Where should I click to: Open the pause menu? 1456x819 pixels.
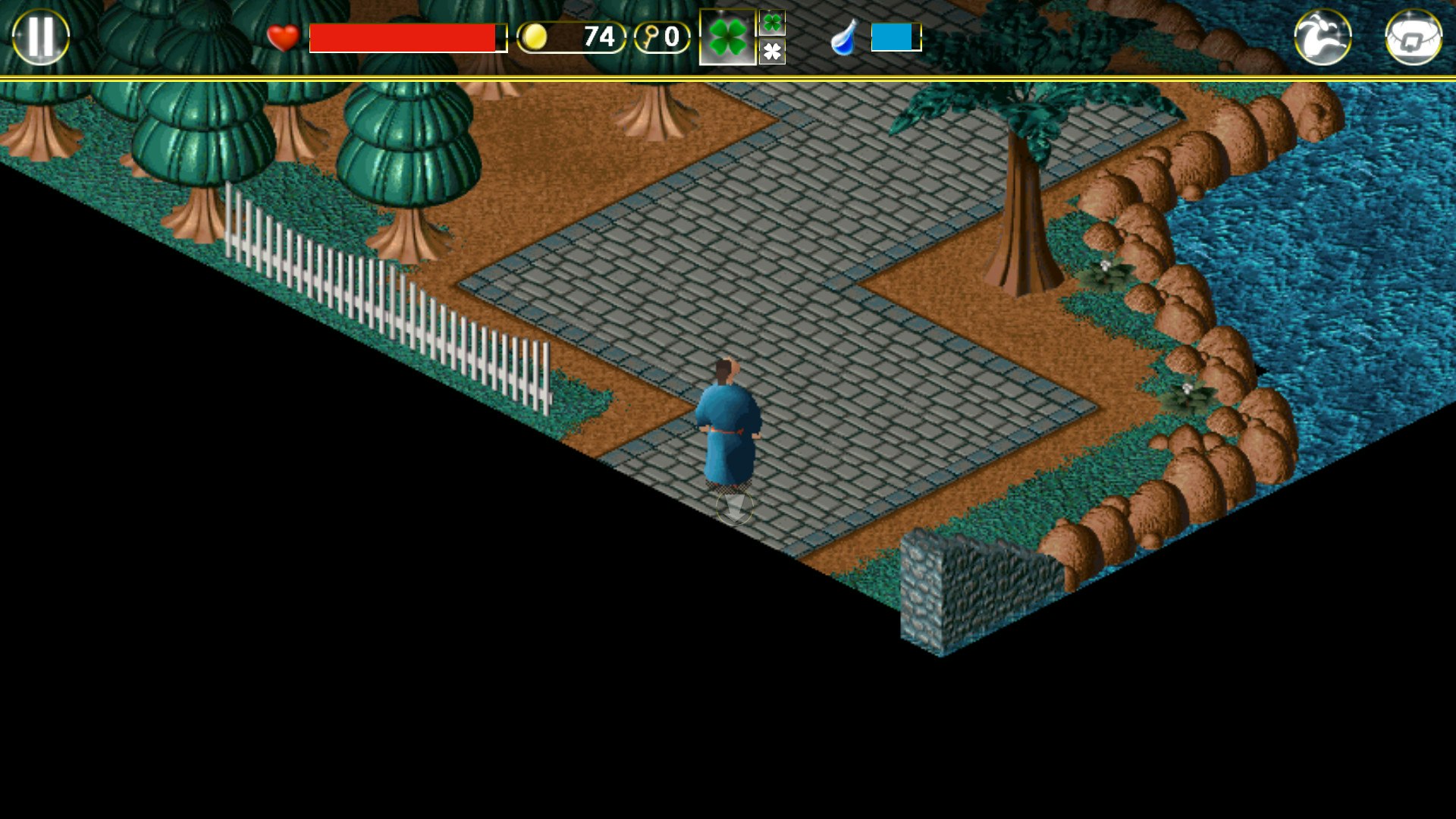(x=42, y=36)
